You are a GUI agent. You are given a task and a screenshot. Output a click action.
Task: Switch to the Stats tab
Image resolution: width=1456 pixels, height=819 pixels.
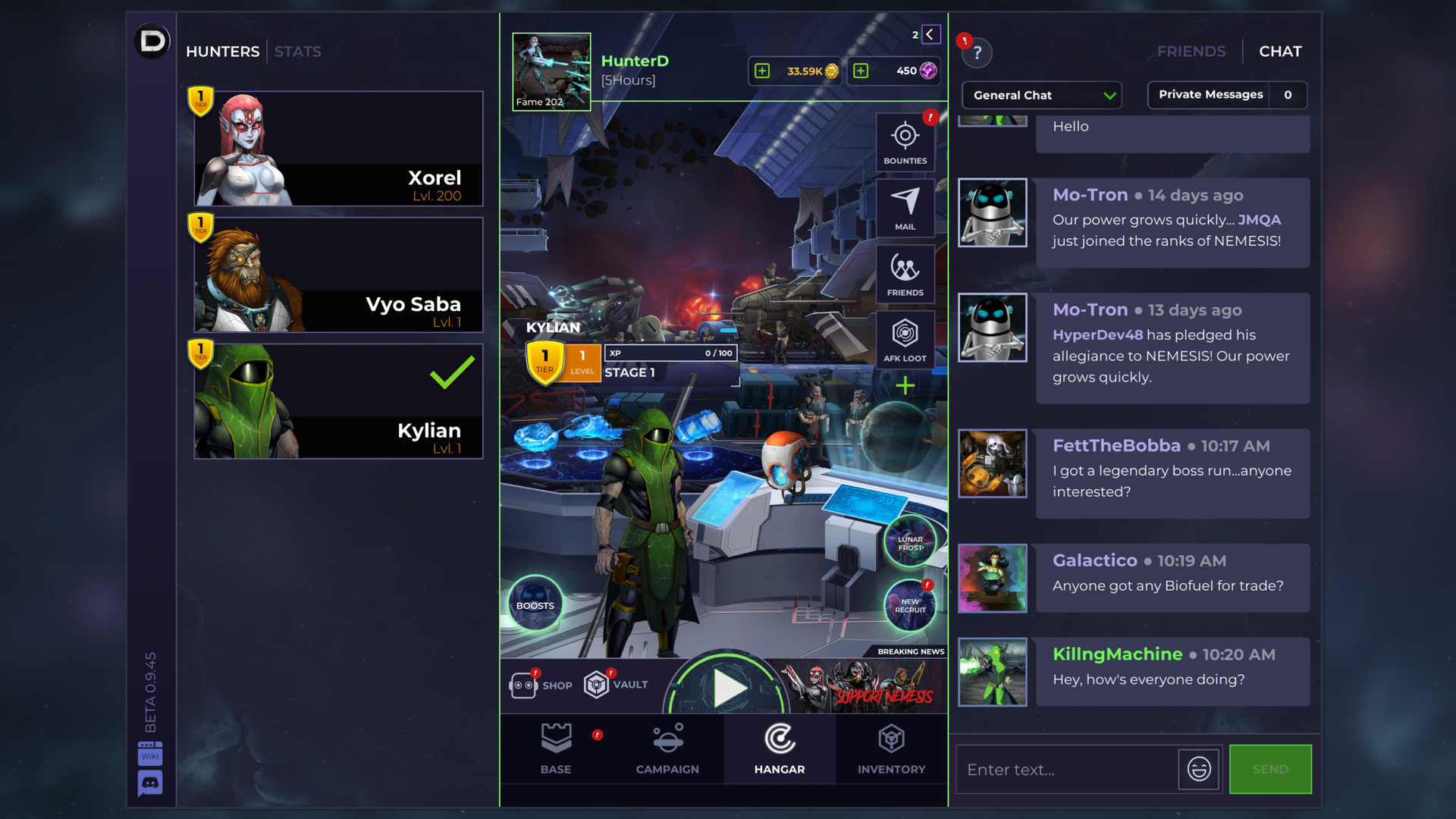click(298, 51)
